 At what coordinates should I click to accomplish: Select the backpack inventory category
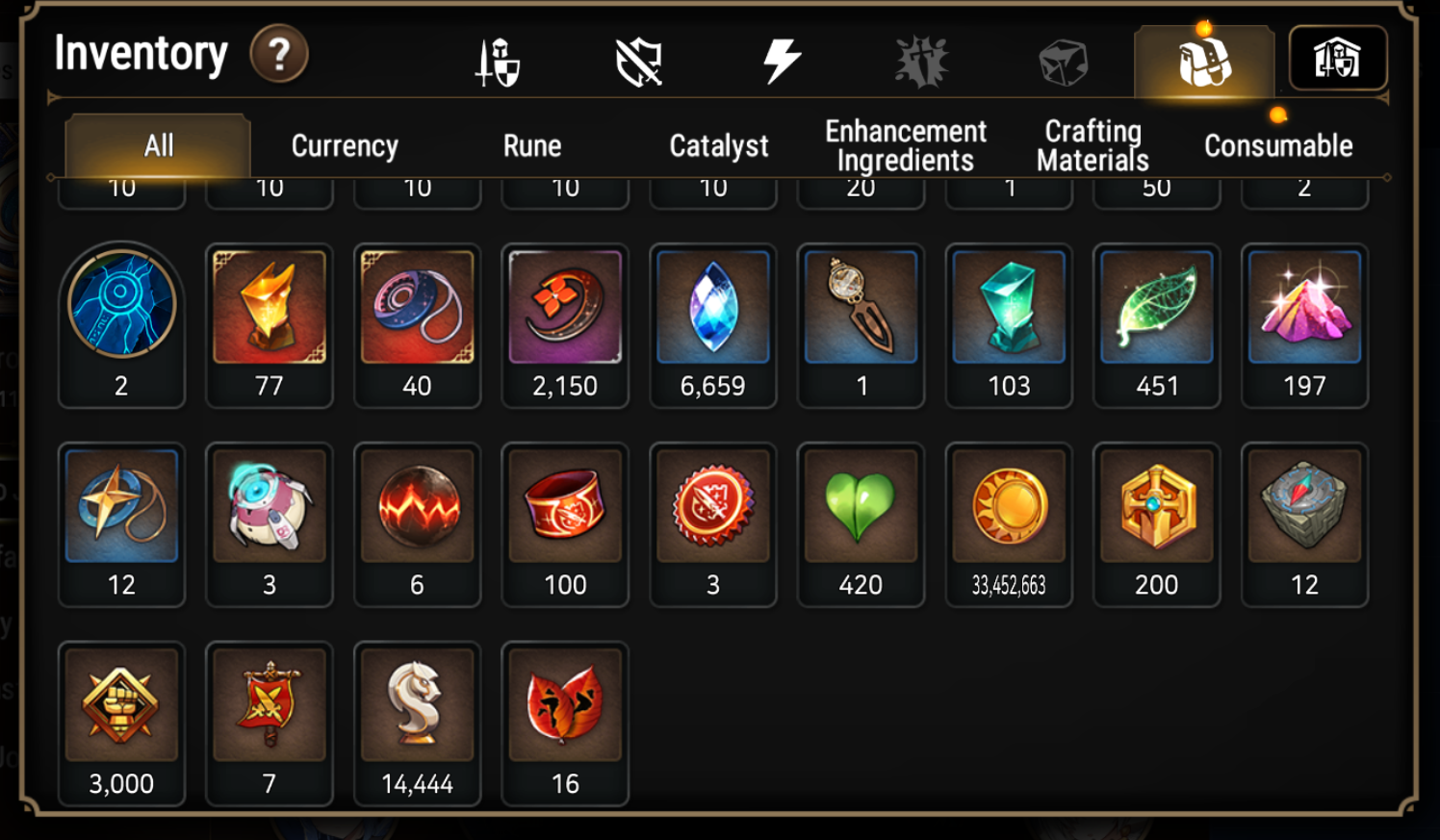click(1204, 62)
